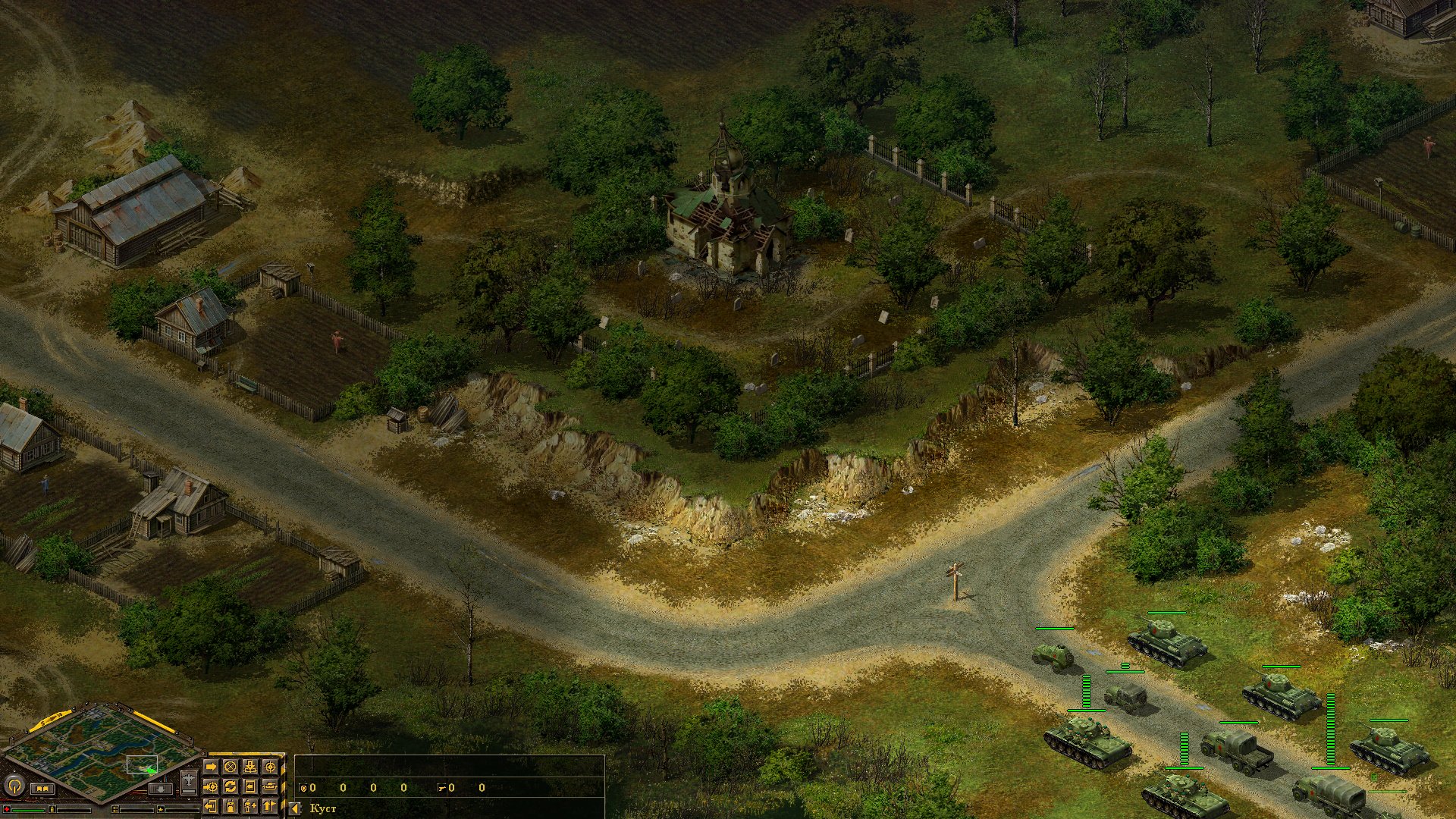Collapse the minimap with the down-arrow button

(x=160, y=789)
